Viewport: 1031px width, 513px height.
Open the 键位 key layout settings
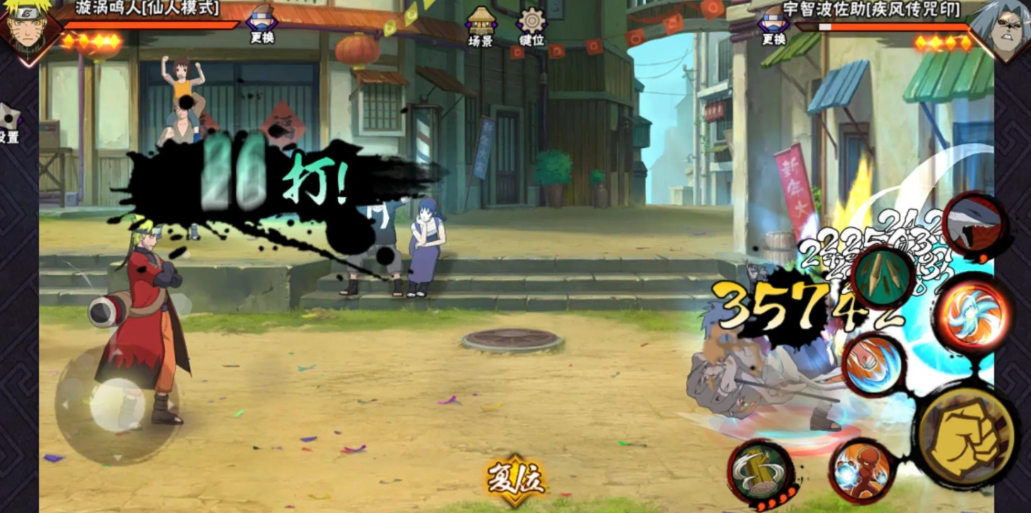coord(531,24)
